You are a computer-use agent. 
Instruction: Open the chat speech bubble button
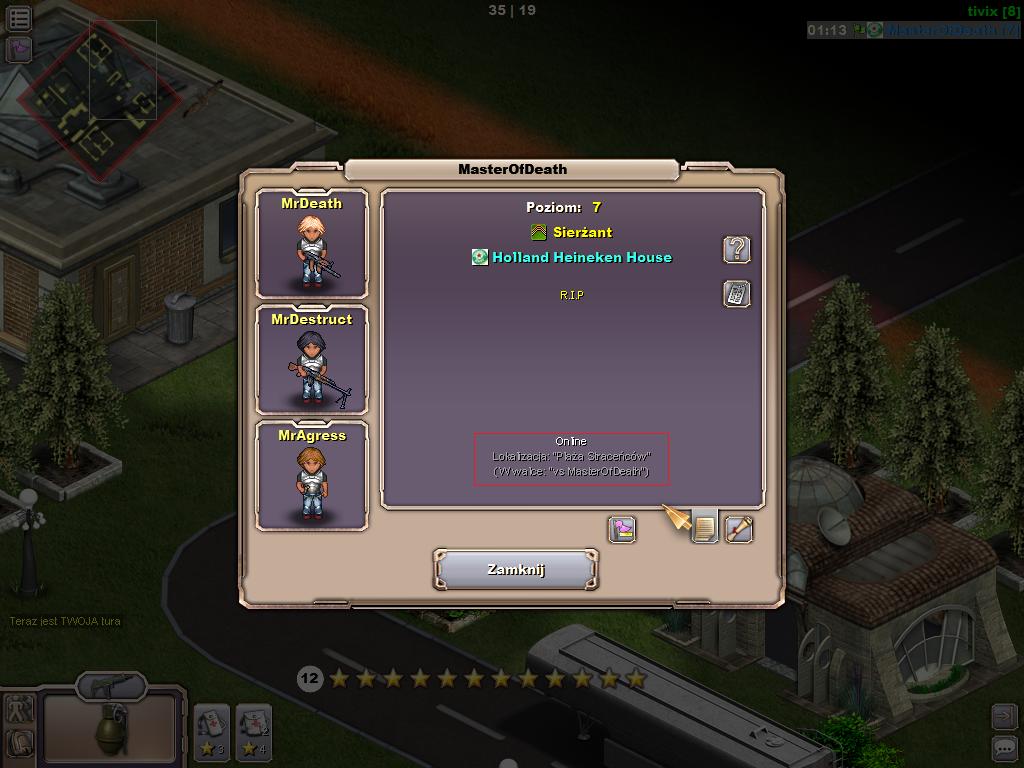click(x=1003, y=747)
